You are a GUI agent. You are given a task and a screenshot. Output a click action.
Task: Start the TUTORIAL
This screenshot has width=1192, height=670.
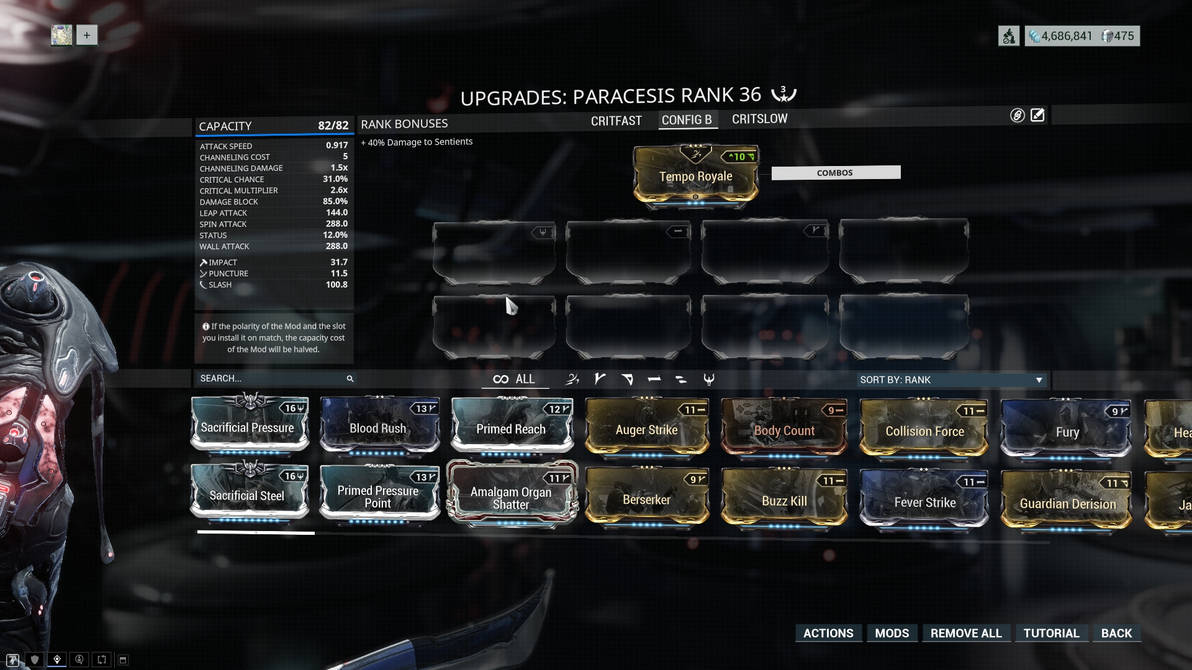(1051, 633)
